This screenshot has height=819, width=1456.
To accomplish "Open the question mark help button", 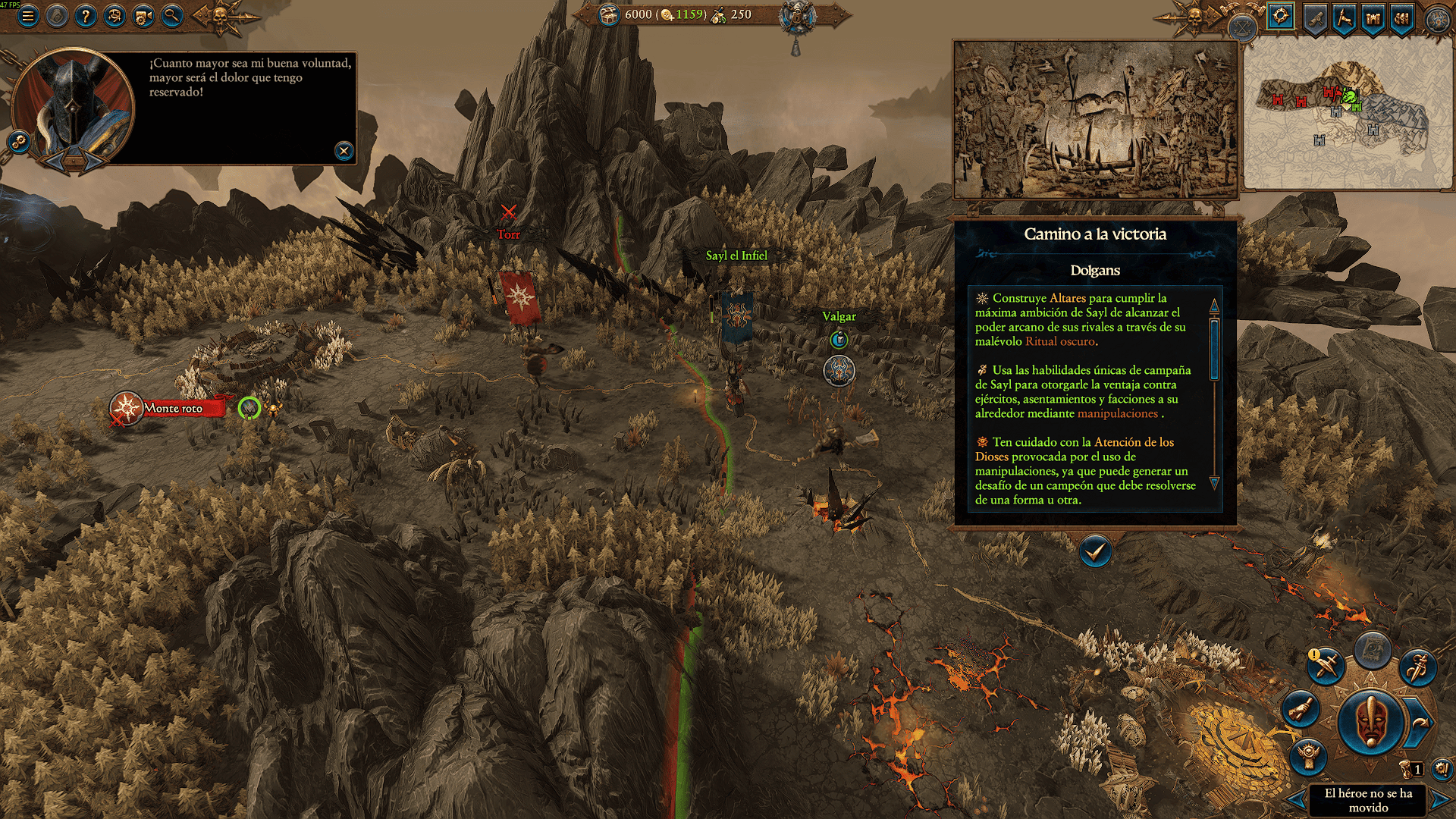I will click(x=86, y=16).
